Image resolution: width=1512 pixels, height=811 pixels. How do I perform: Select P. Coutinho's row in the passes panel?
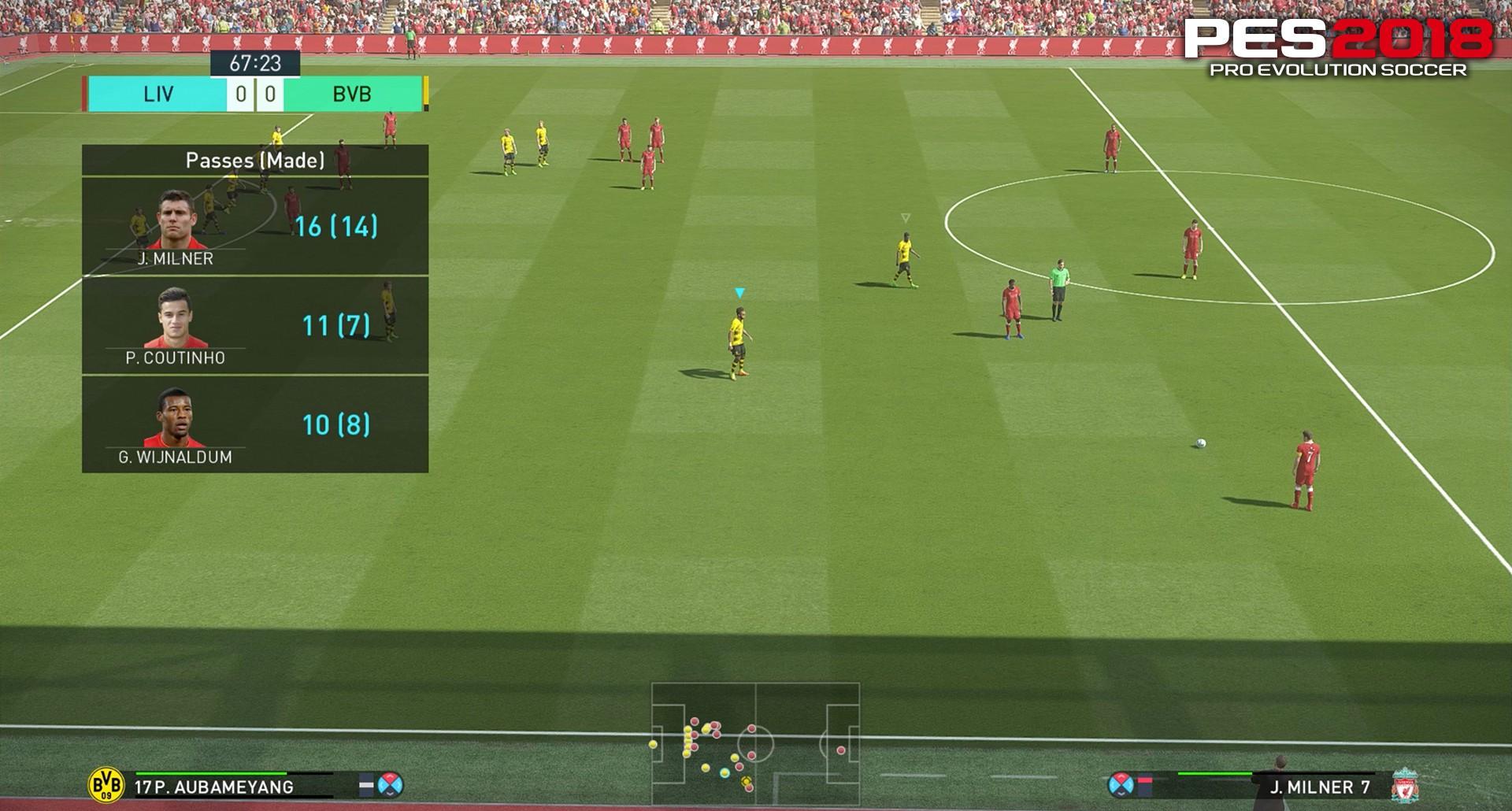tap(254, 325)
